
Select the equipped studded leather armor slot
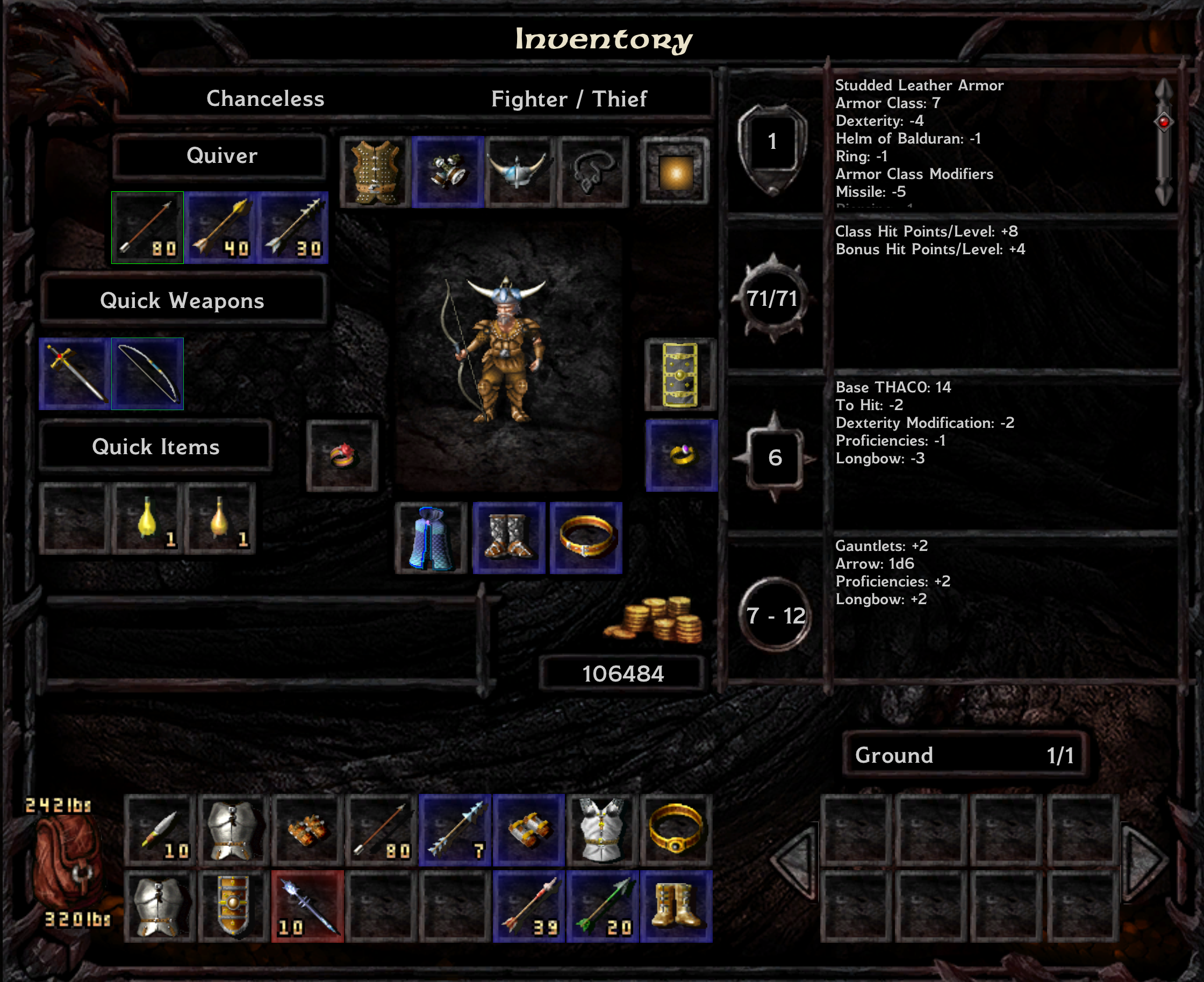coord(375,172)
